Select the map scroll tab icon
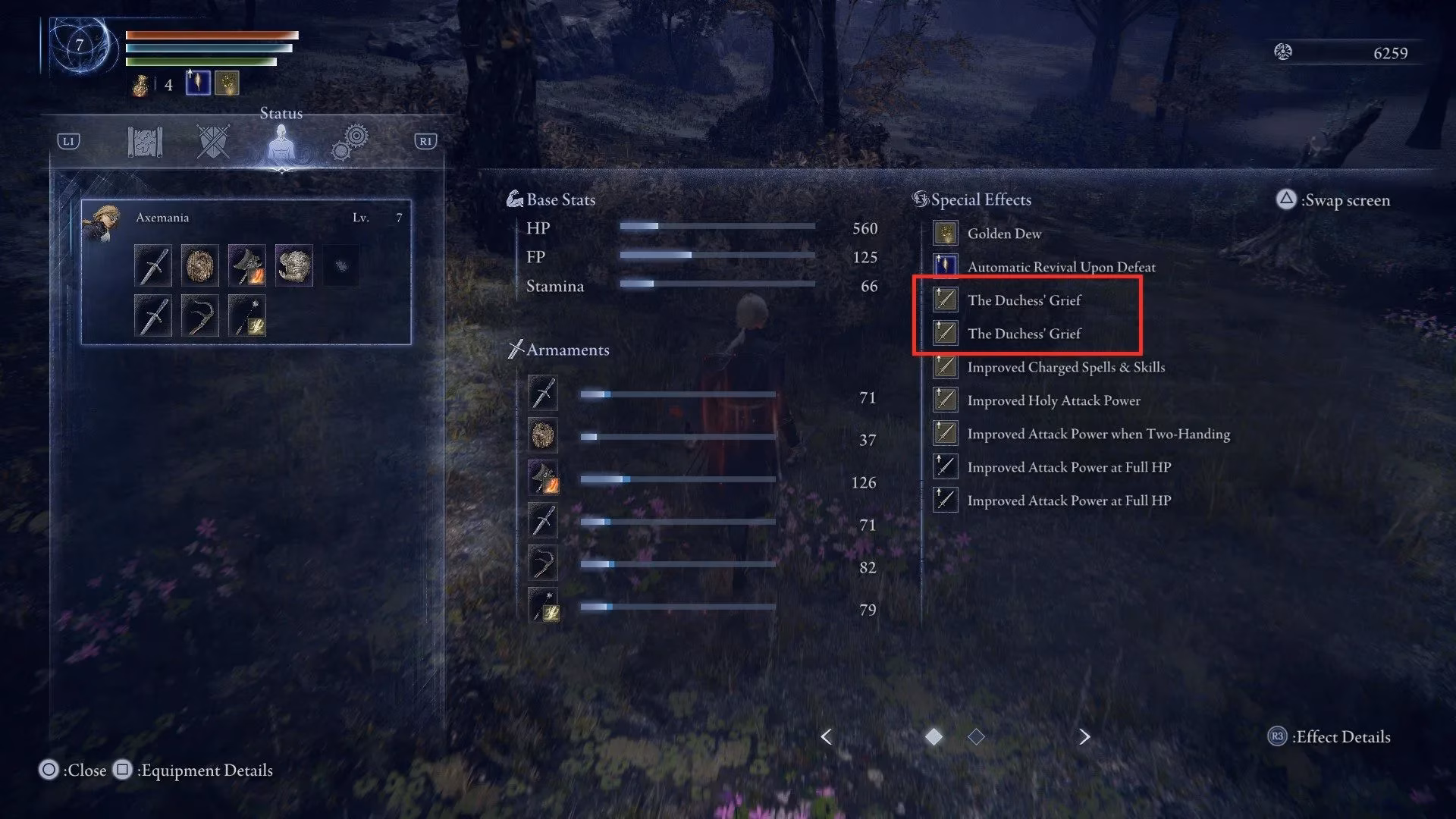Screen dimensions: 1456x819 (x=146, y=140)
